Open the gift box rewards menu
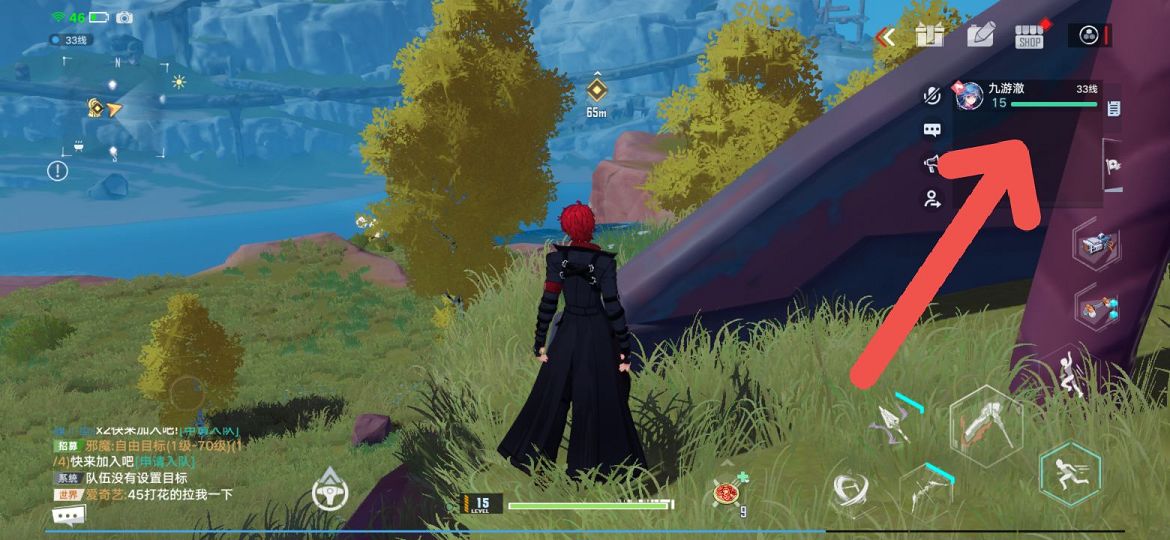 pos(930,36)
